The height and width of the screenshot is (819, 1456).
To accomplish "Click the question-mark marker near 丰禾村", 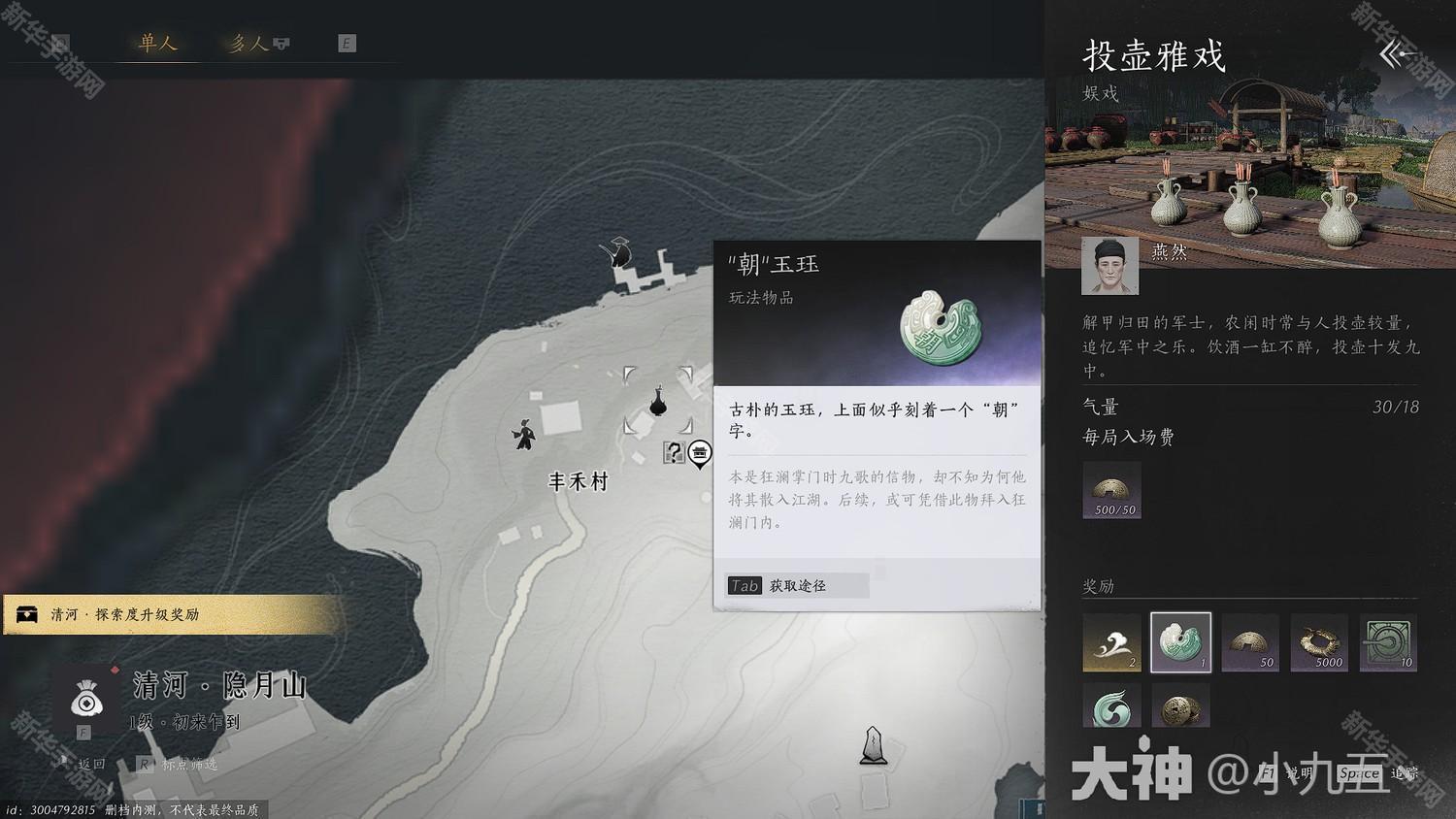I will 674,450.
